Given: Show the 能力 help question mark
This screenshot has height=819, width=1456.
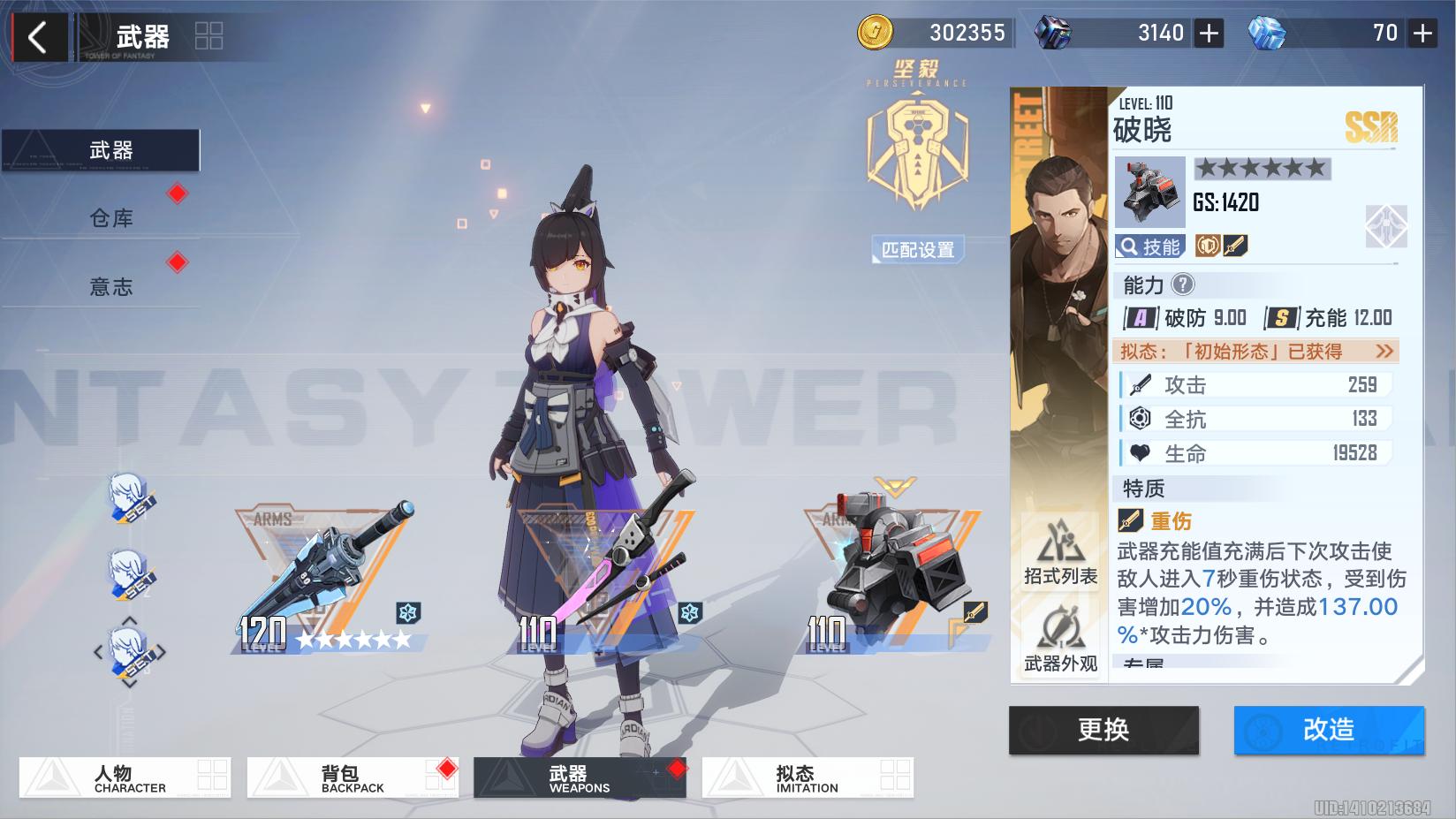Looking at the screenshot, I should coord(1182,284).
